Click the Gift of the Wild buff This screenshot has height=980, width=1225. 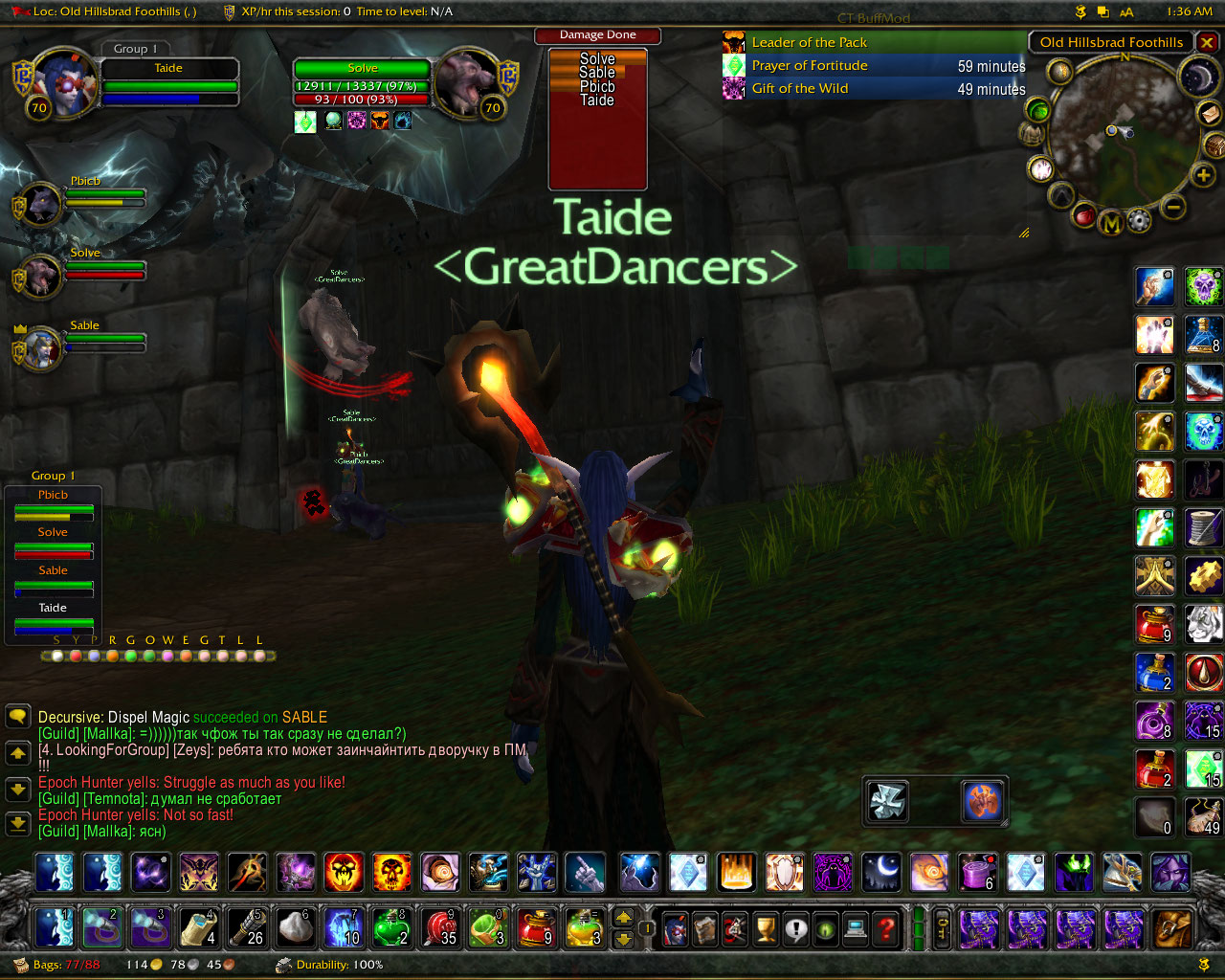coord(800,89)
